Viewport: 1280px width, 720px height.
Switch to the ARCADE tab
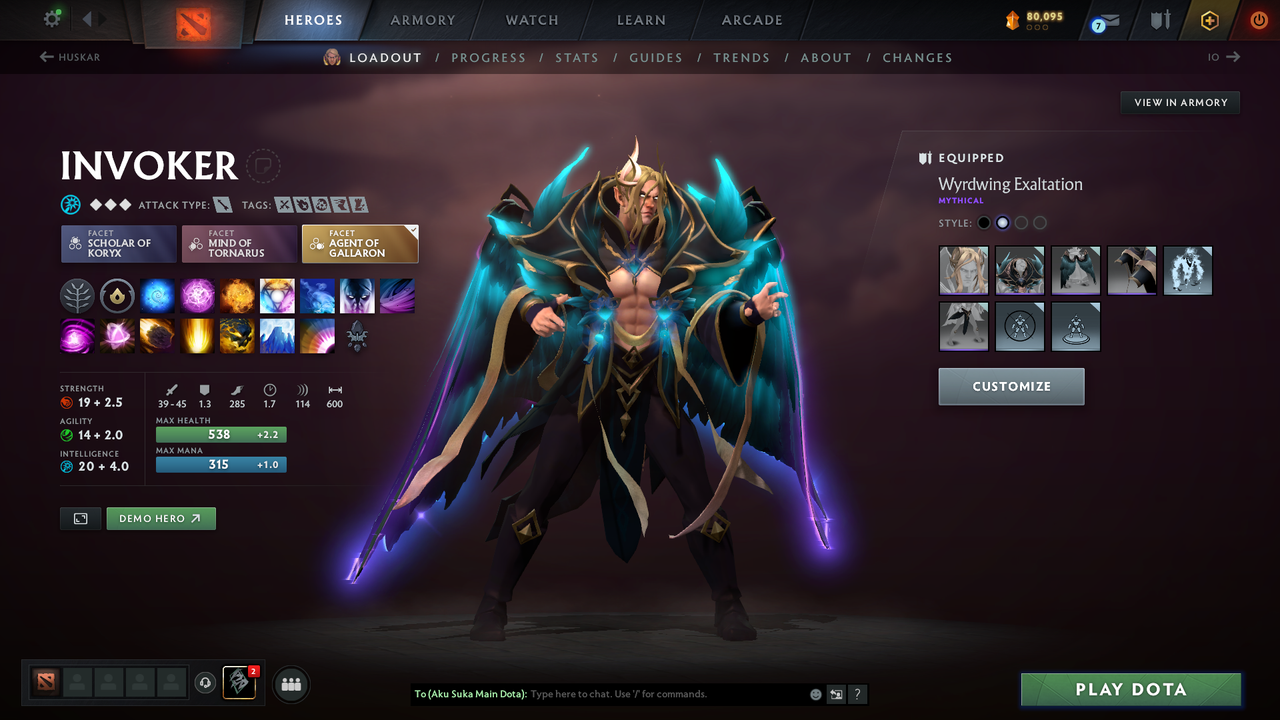click(x=751, y=19)
